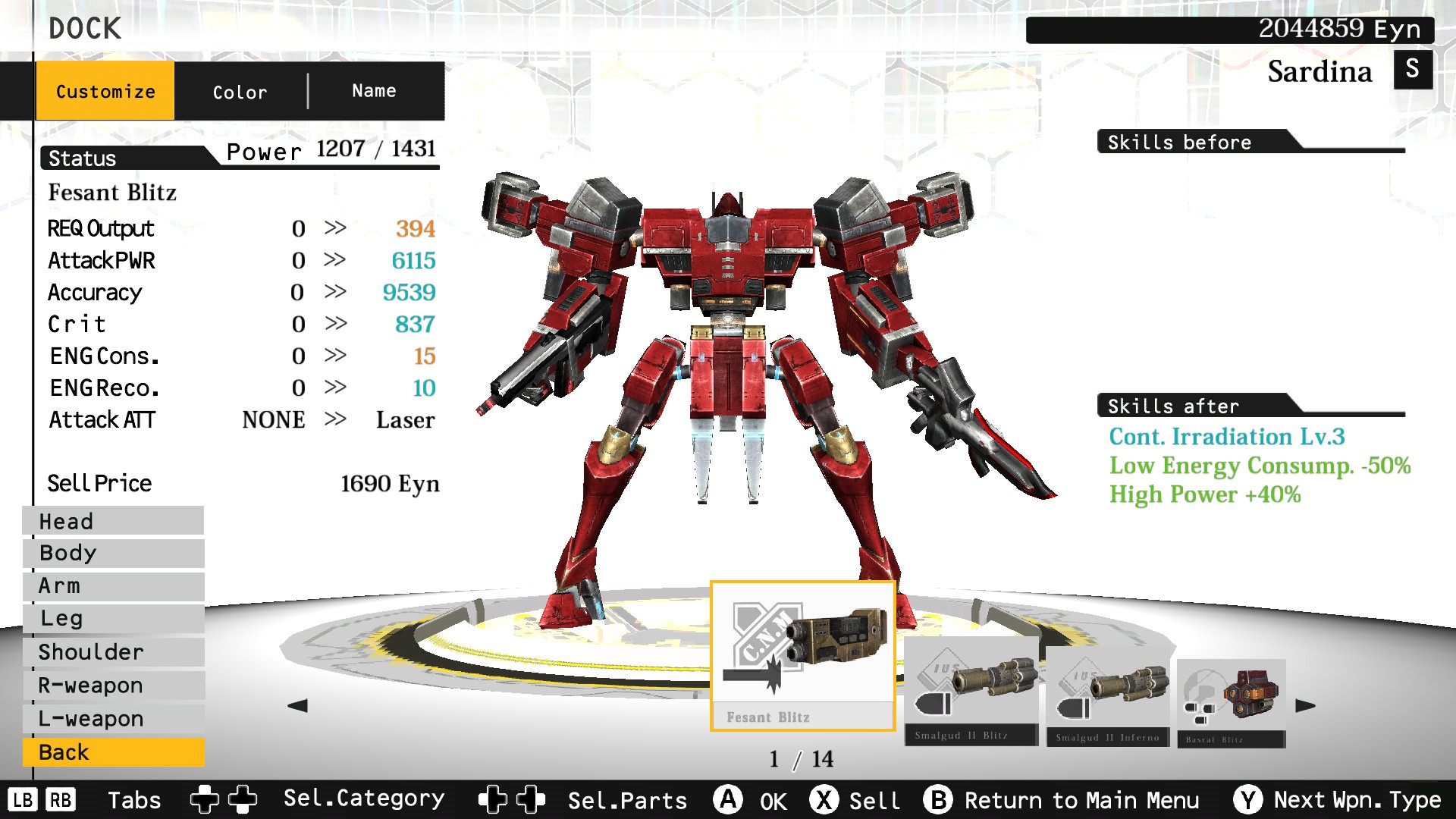Image resolution: width=1456 pixels, height=819 pixels.
Task: Open the Name tab
Action: [373, 90]
